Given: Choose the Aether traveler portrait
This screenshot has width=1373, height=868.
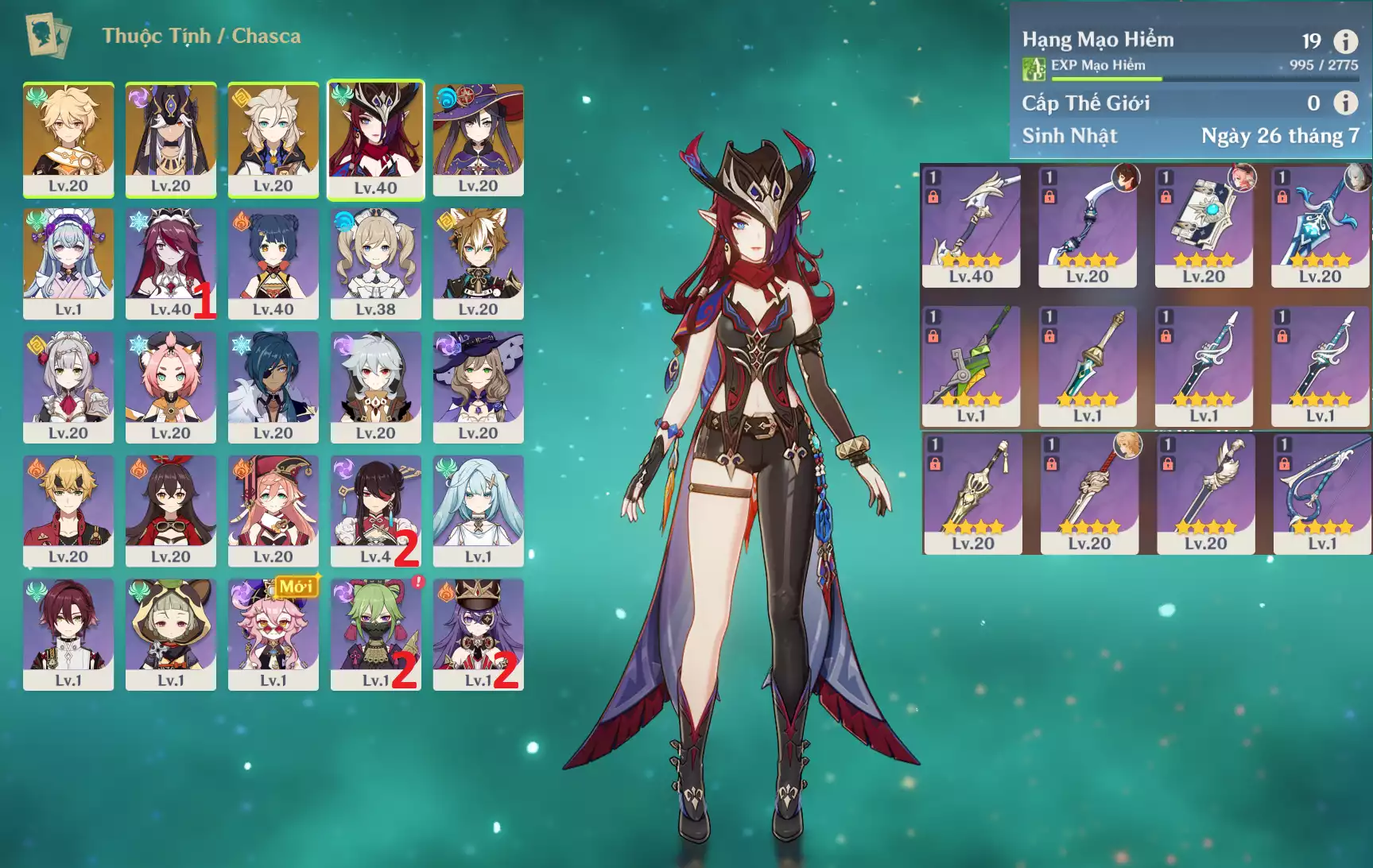Looking at the screenshot, I should [x=68, y=138].
